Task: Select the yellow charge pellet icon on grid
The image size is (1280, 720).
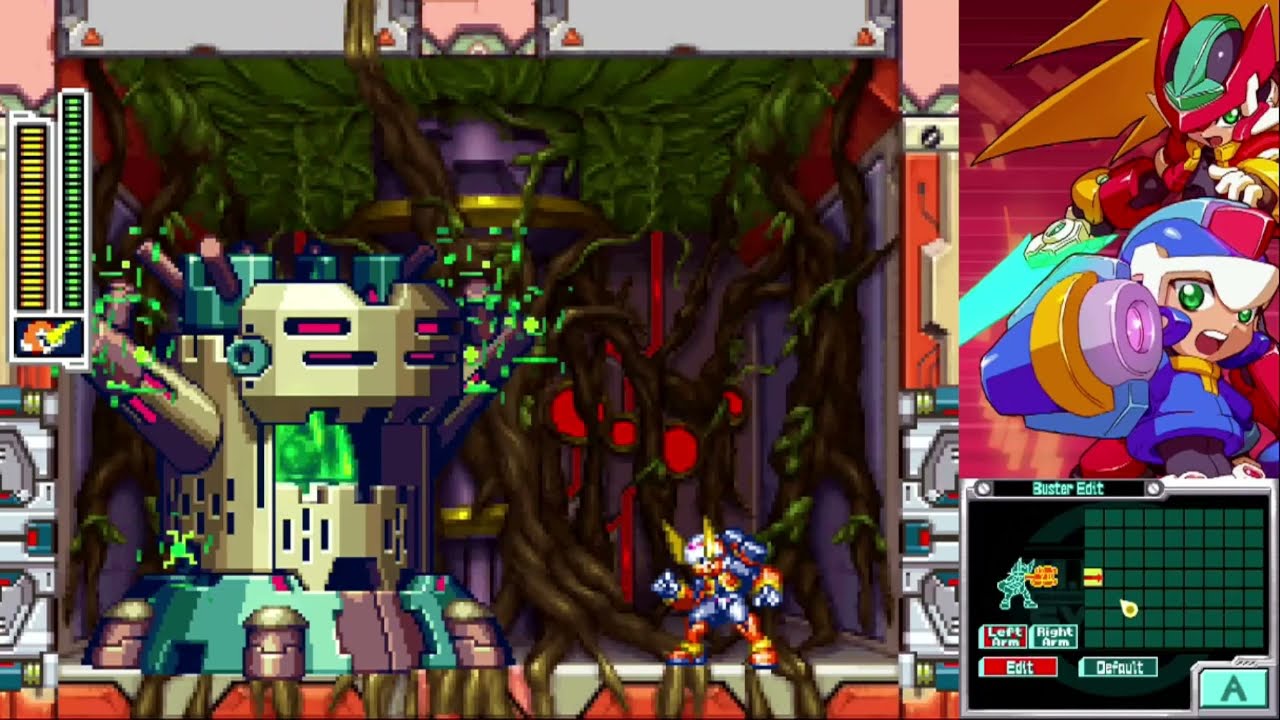Action: (x=1128, y=608)
